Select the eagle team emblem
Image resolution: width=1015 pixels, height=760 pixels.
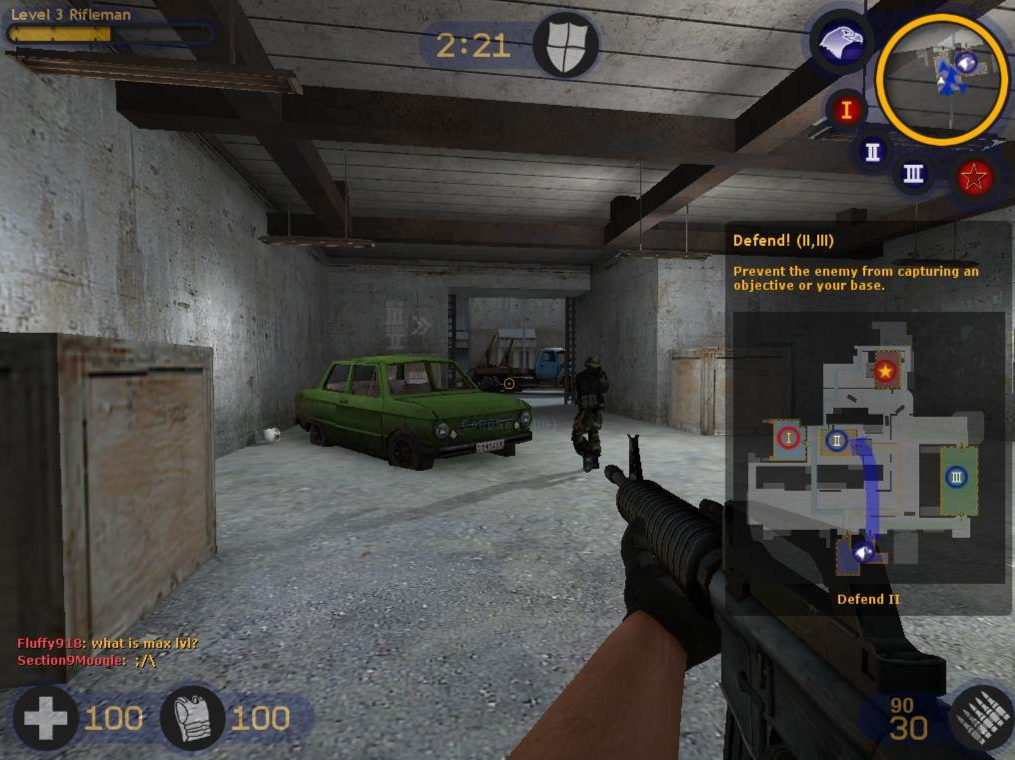coord(840,42)
